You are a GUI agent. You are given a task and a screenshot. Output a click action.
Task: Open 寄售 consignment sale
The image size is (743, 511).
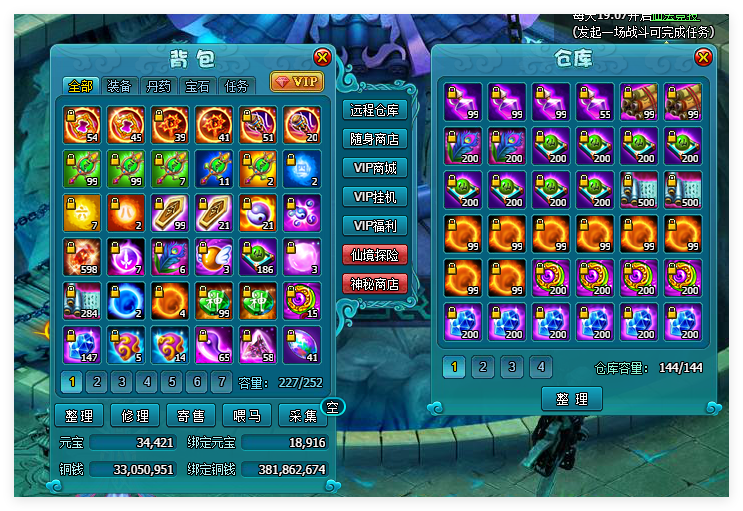tap(191, 416)
